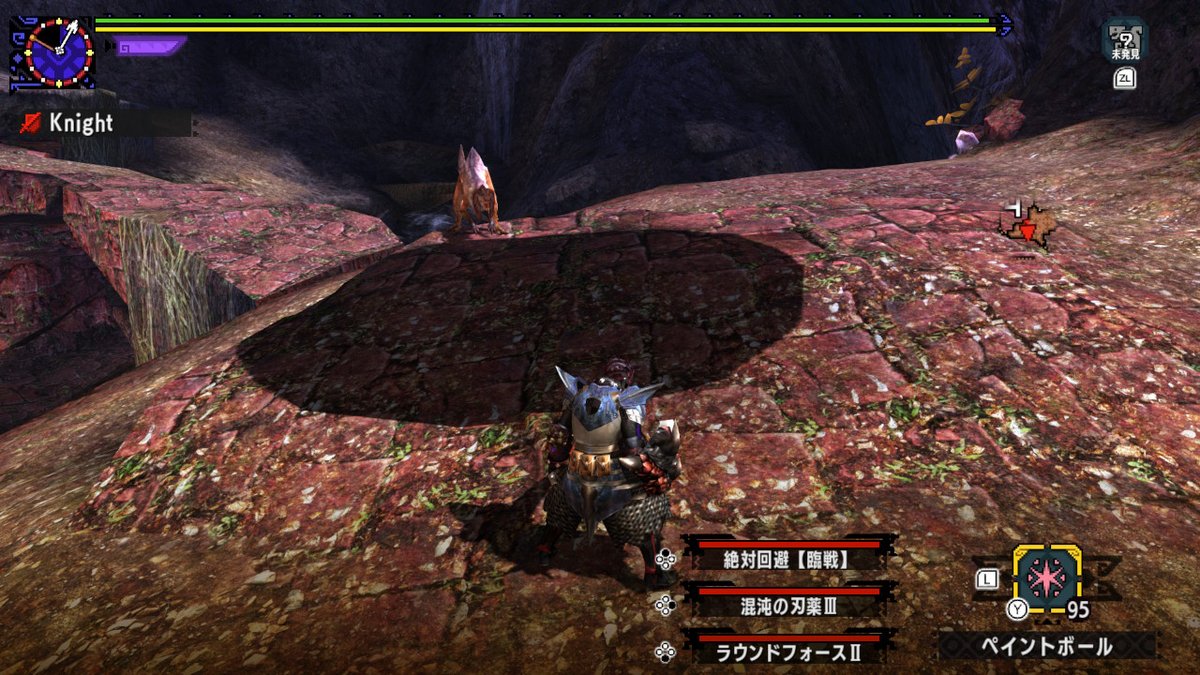
Task: Select the Knight player name tag
Action: click(x=82, y=123)
